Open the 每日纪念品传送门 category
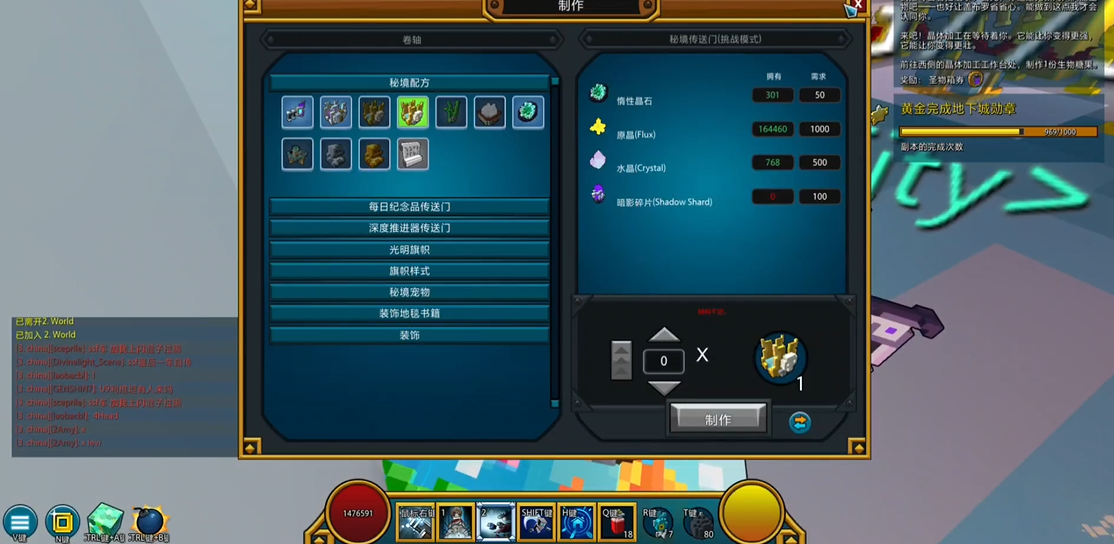This screenshot has width=1114, height=544. 409,207
